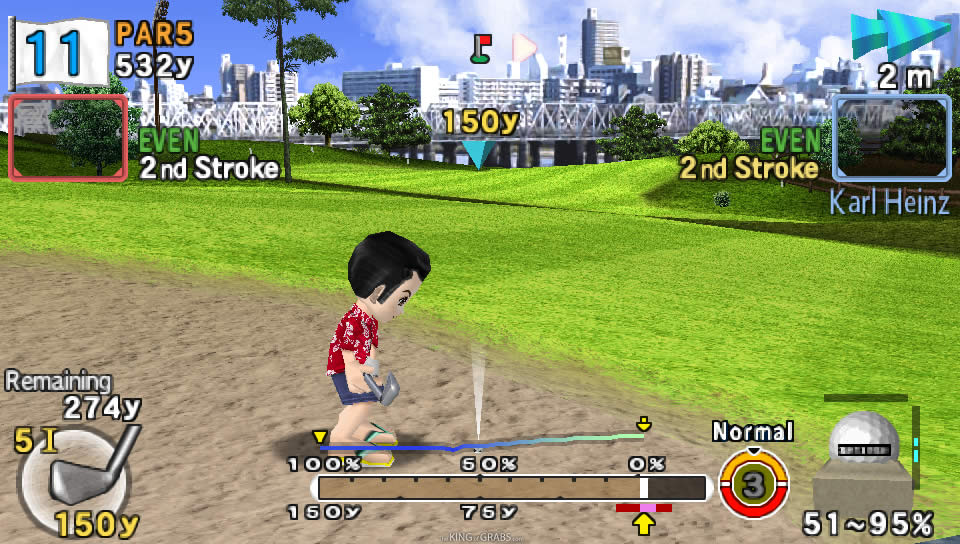Viewport: 960px width, 544px height.
Task: Open Karl Heinz's blue-framed portrait
Action: point(891,137)
